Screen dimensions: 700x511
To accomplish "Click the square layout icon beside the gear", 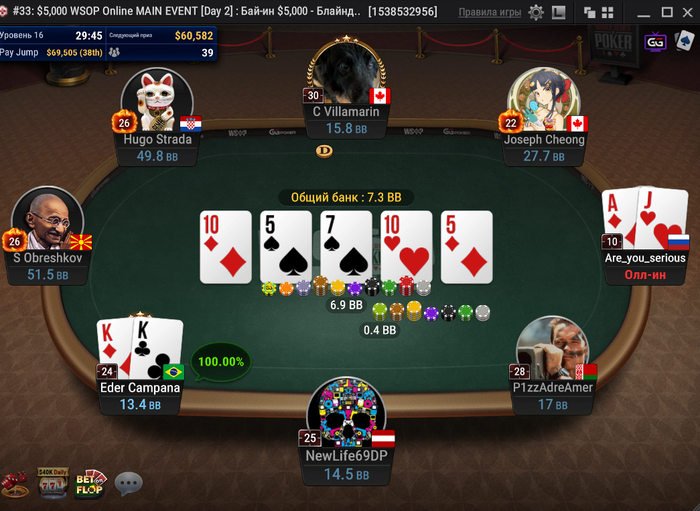I will 558,13.
